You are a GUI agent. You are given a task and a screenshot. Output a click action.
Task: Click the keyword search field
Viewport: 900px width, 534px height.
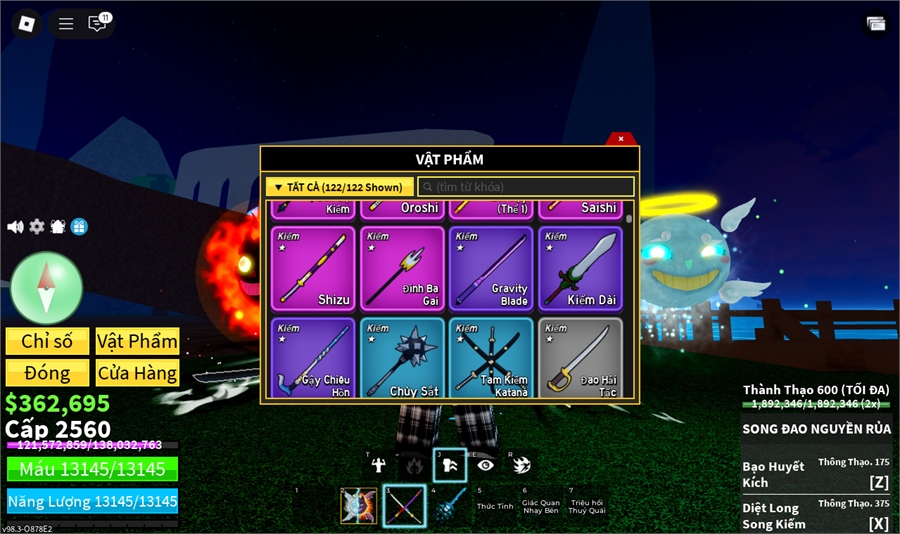click(x=526, y=187)
